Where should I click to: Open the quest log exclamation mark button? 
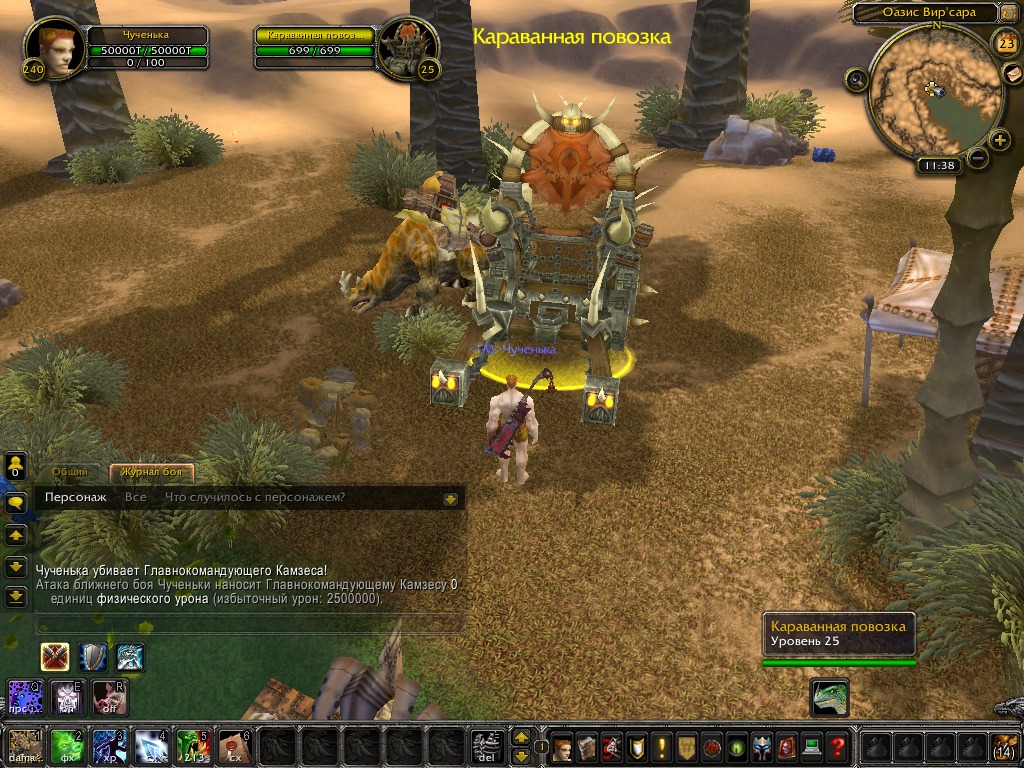tap(661, 746)
